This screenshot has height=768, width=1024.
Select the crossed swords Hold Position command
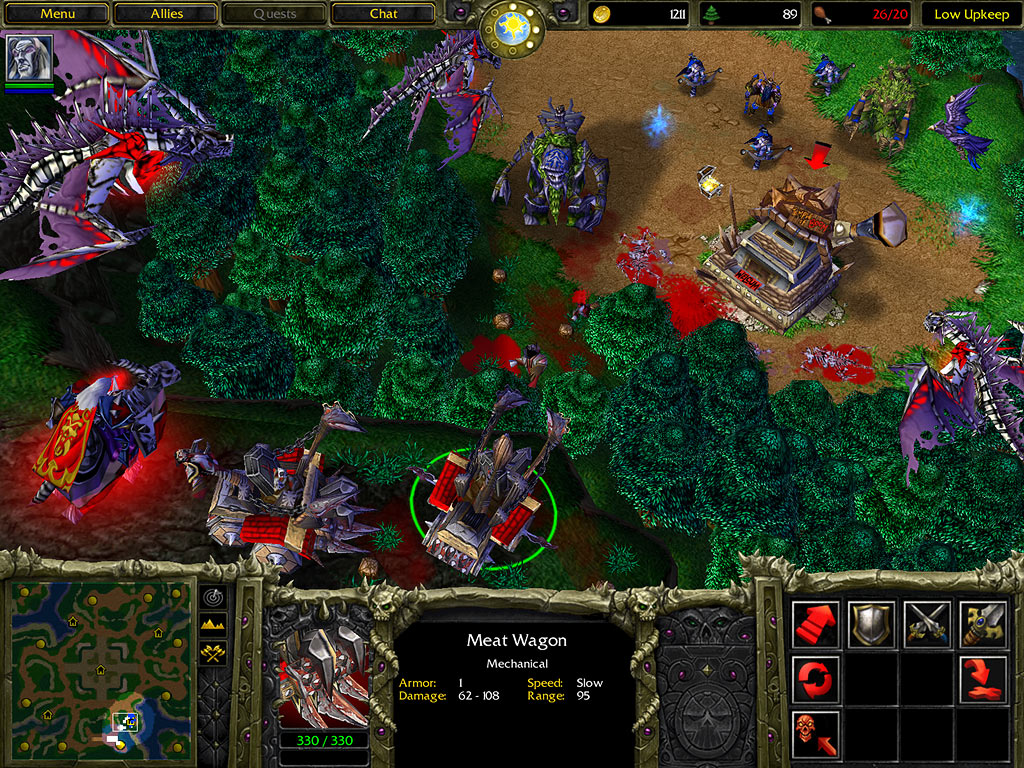tap(928, 624)
